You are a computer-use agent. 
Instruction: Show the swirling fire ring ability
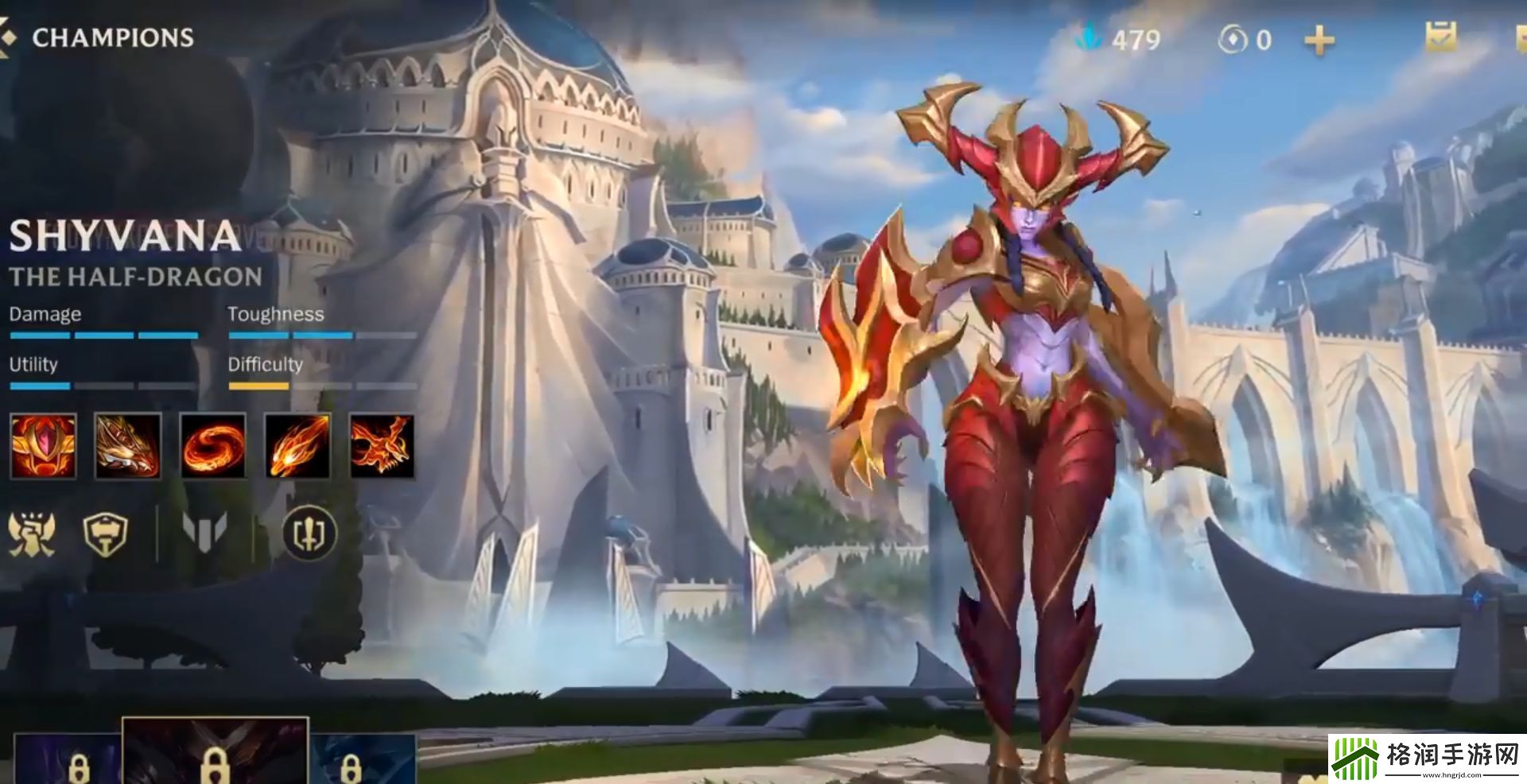(213, 446)
